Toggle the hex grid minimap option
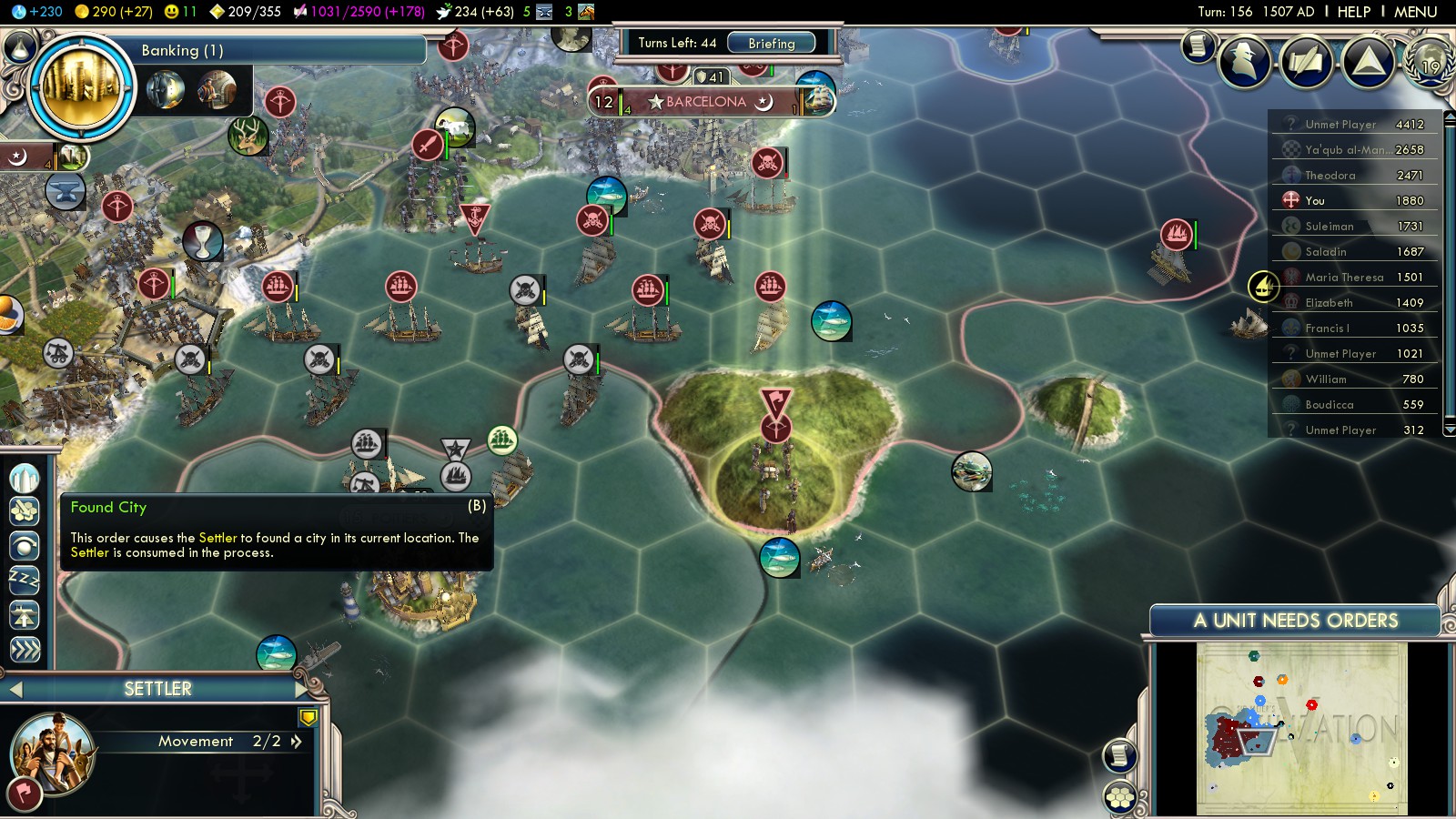 [x=1120, y=798]
